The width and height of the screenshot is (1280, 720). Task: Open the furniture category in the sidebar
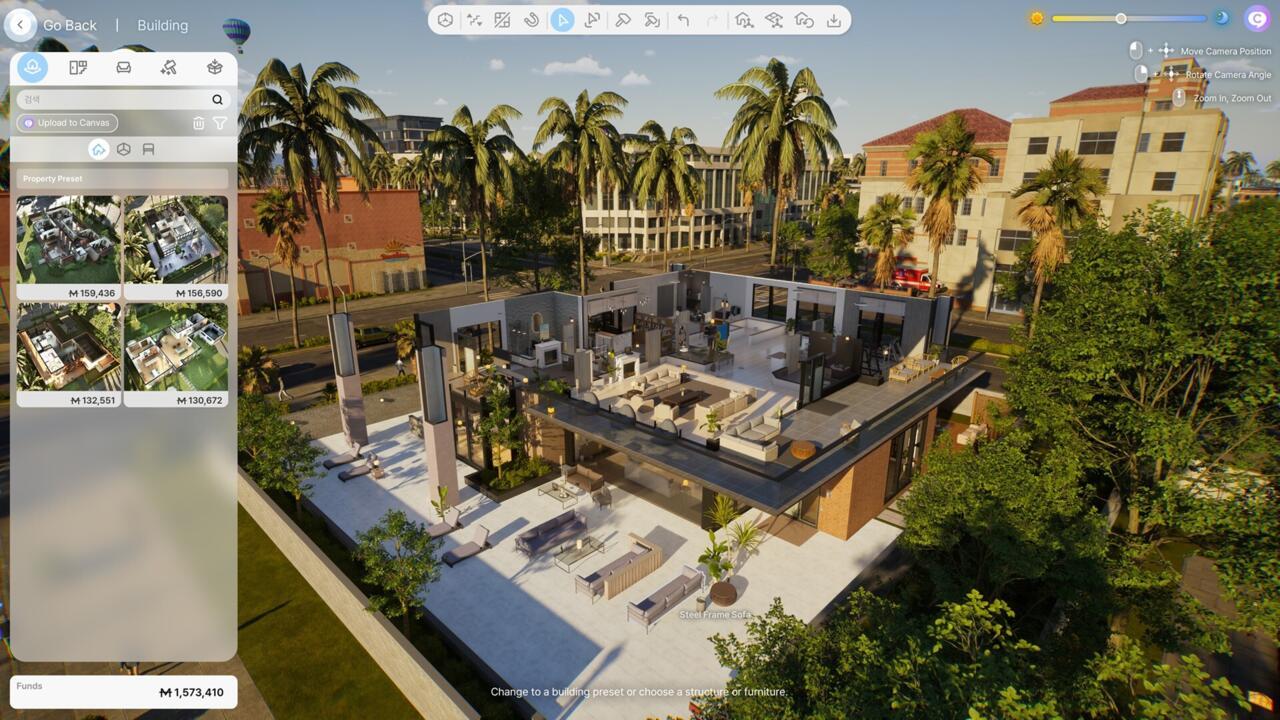click(x=123, y=68)
